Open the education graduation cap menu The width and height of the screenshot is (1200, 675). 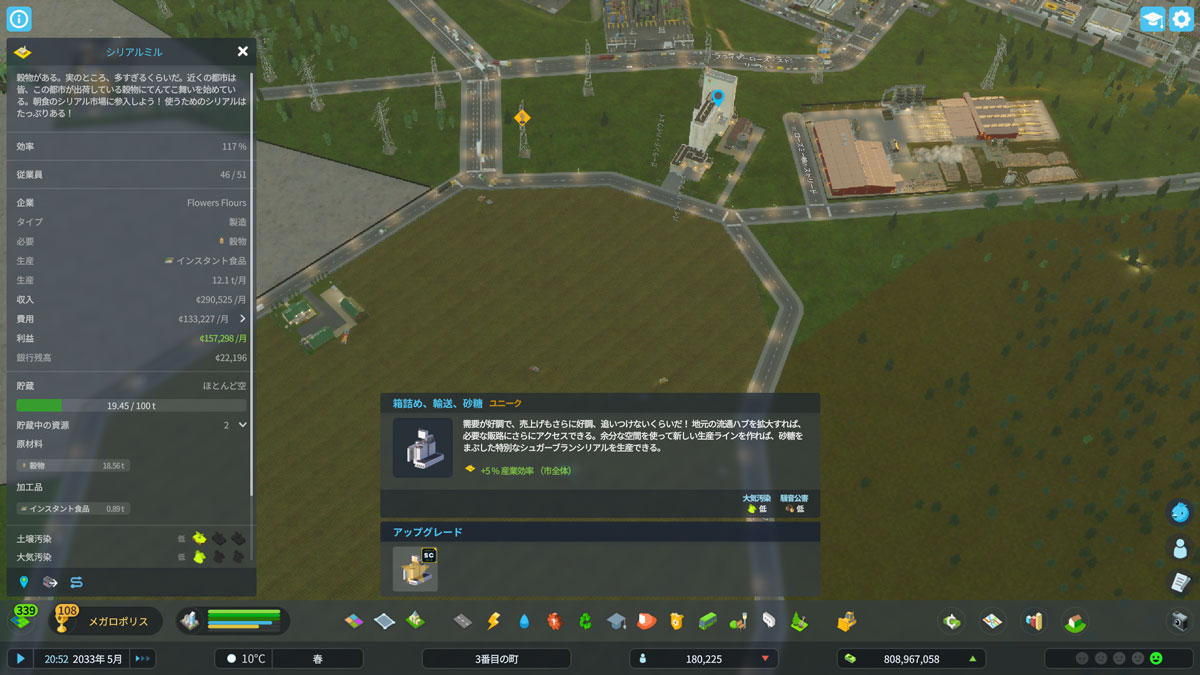coord(616,621)
